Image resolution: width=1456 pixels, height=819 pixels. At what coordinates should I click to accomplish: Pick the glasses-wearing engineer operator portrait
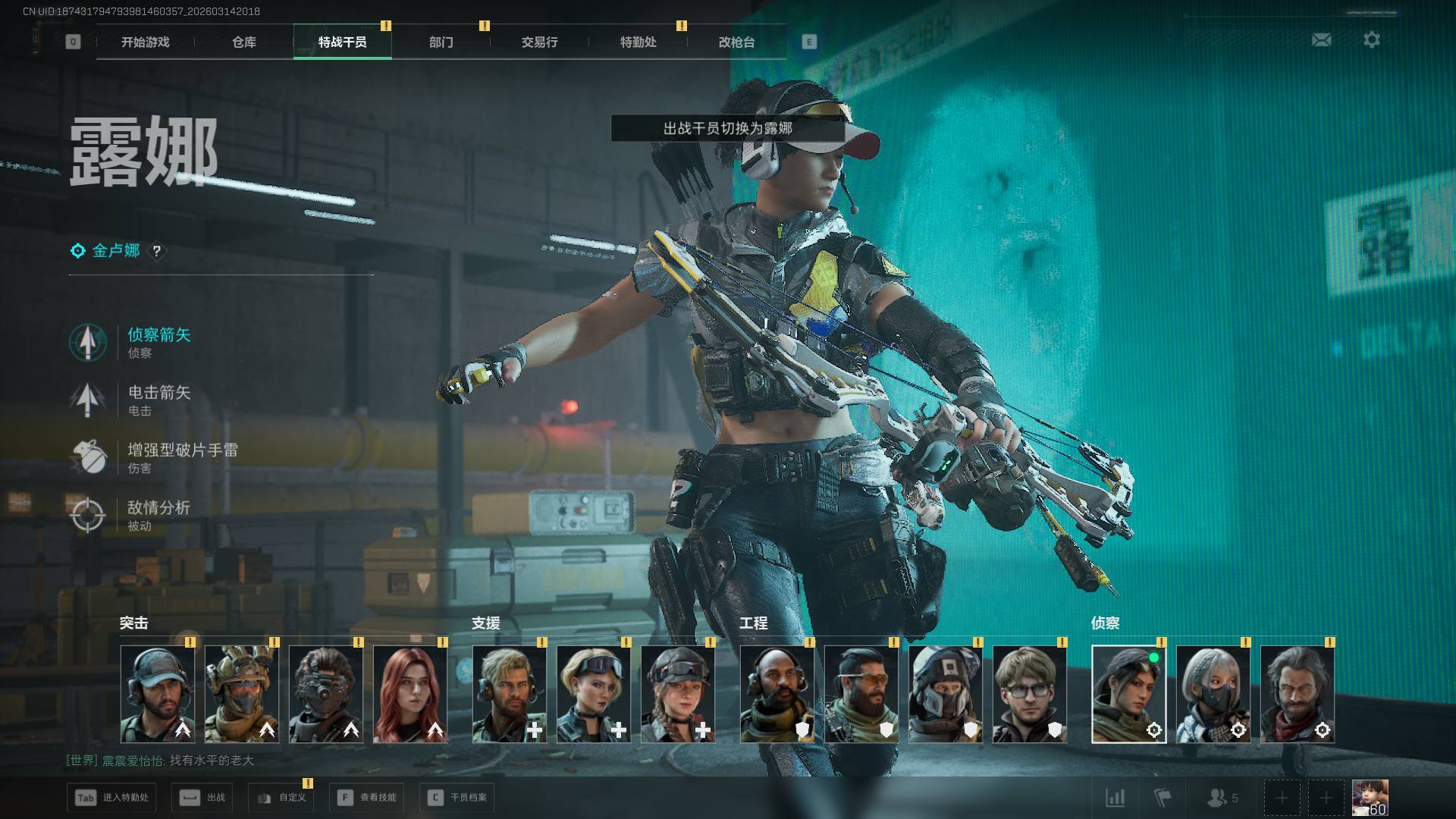(1029, 694)
